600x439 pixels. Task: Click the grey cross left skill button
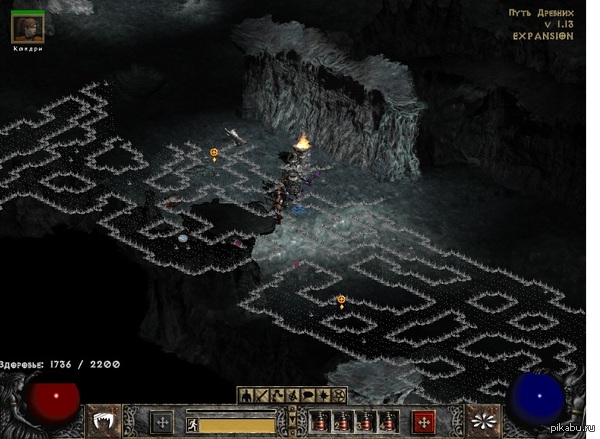click(x=161, y=422)
